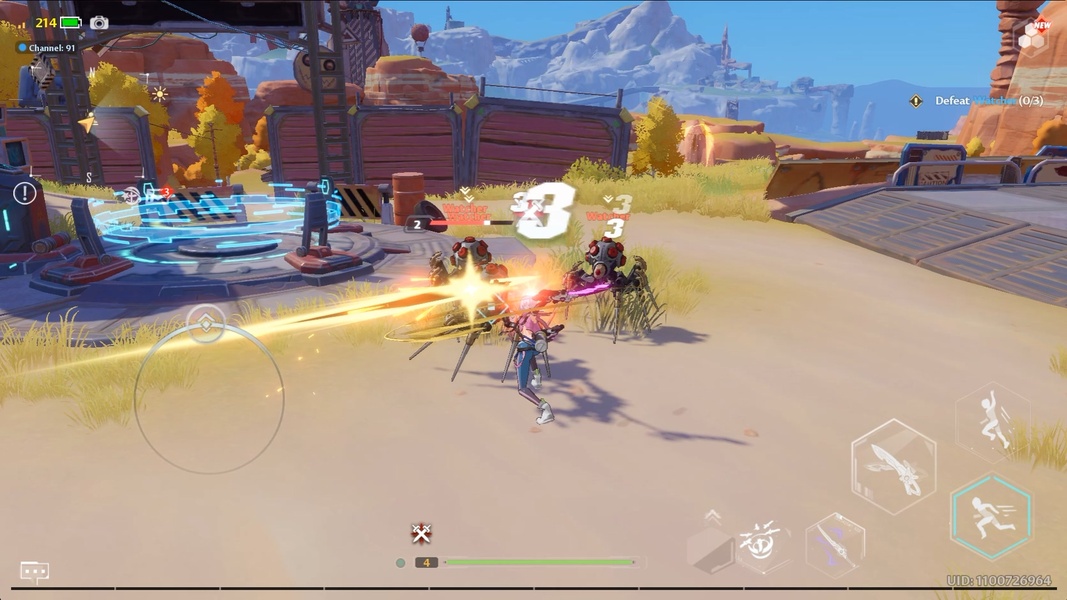
Task: Open the hexagon menu marked NEW
Action: pyautogui.click(x=1033, y=37)
